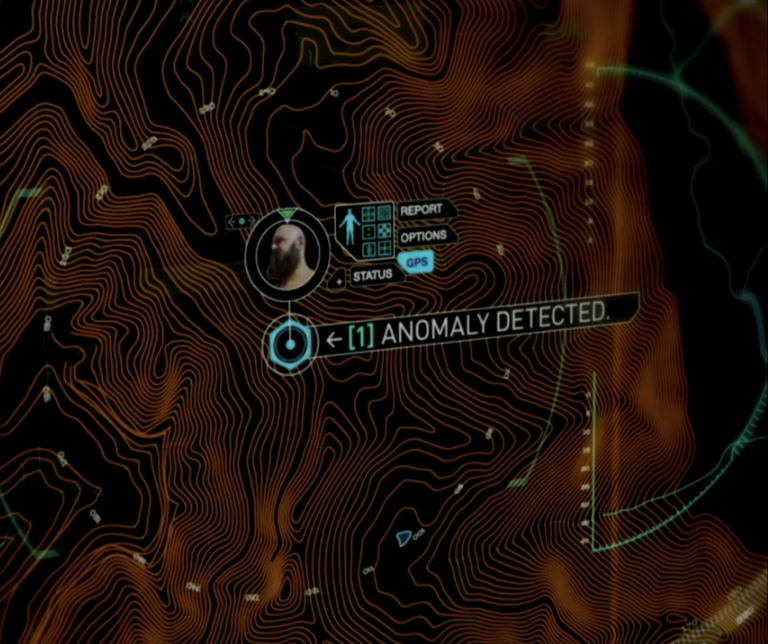Open the Report panel
This screenshot has width=768, height=644.
coord(421,211)
